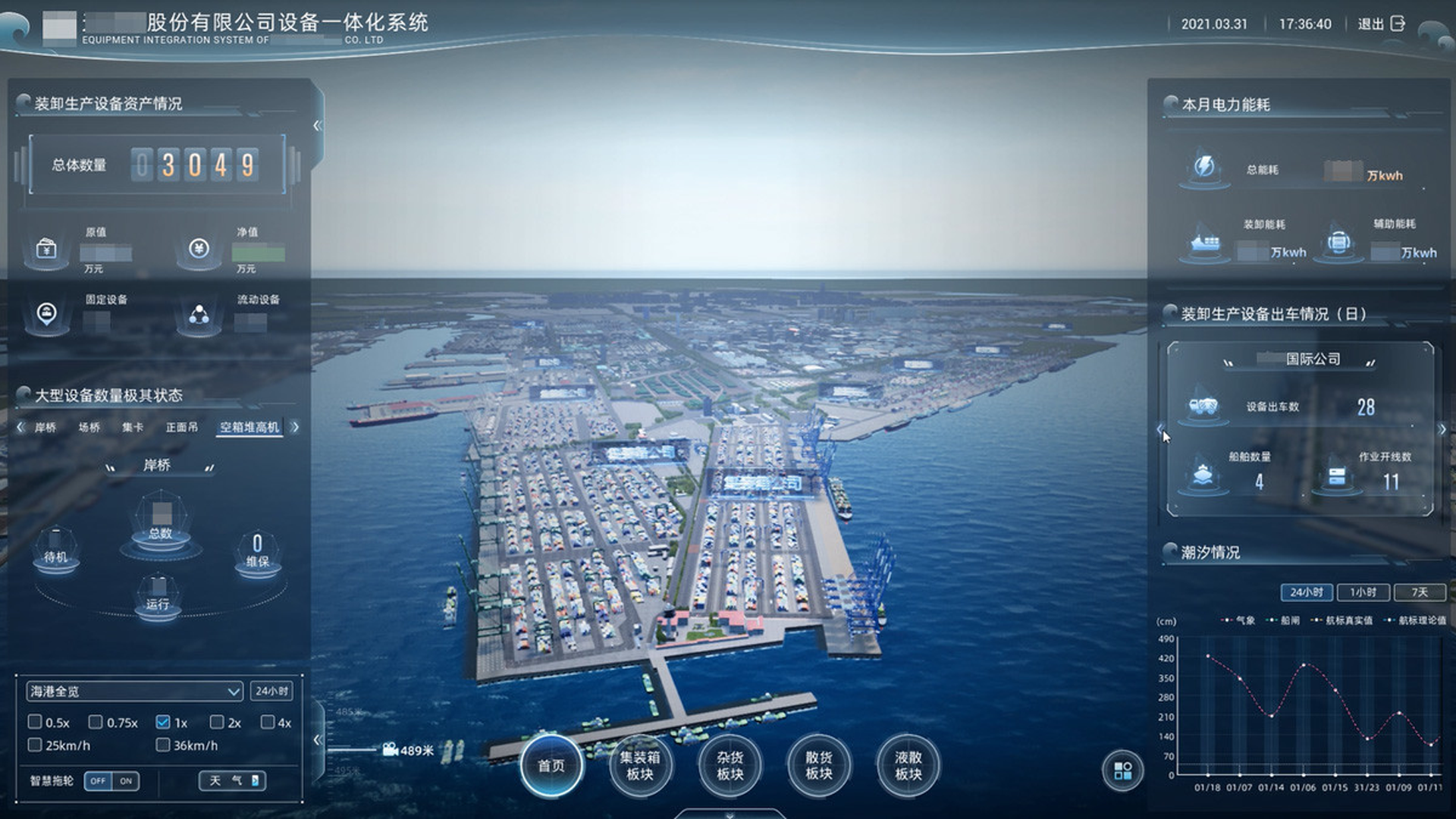Viewport: 1456px width, 819px height.
Task: Switch to the 首页 home view
Action: pos(551,765)
